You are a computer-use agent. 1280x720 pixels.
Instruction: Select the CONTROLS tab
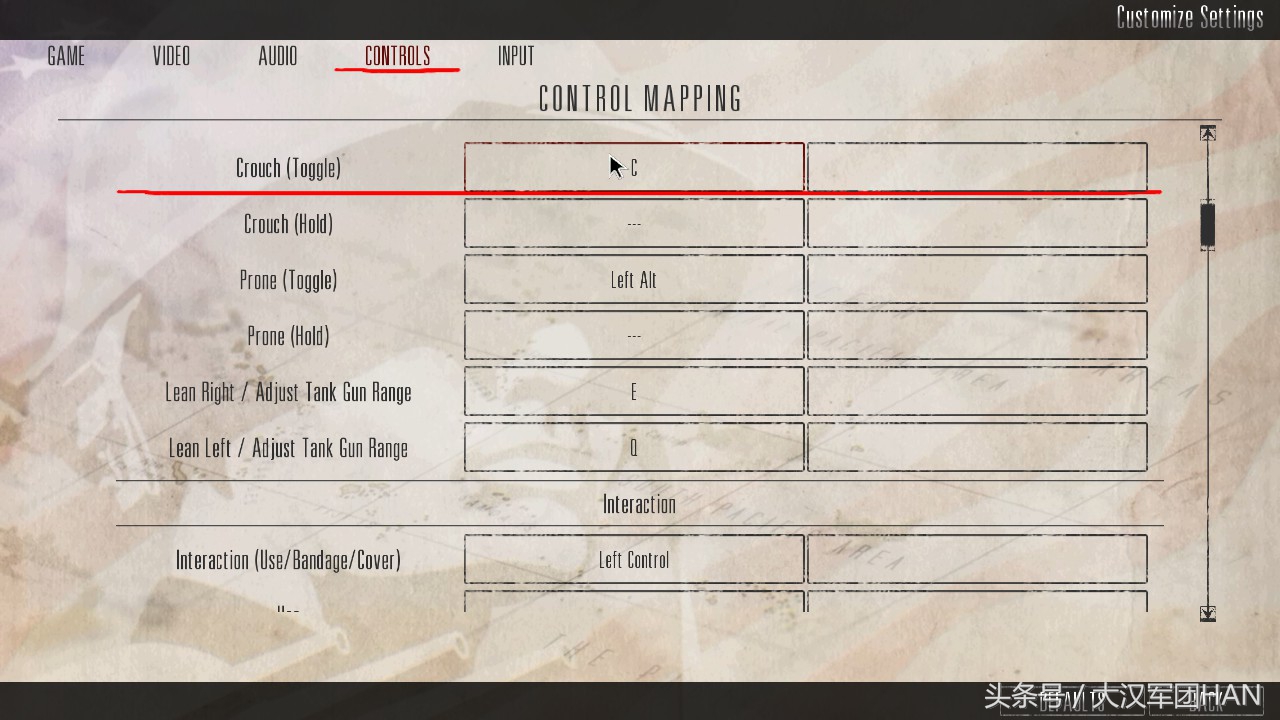pos(397,56)
